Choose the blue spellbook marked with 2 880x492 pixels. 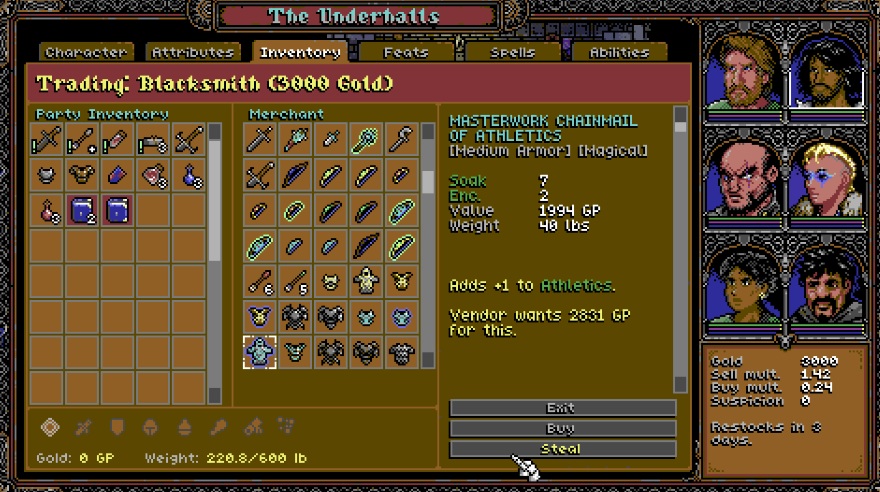(x=82, y=210)
